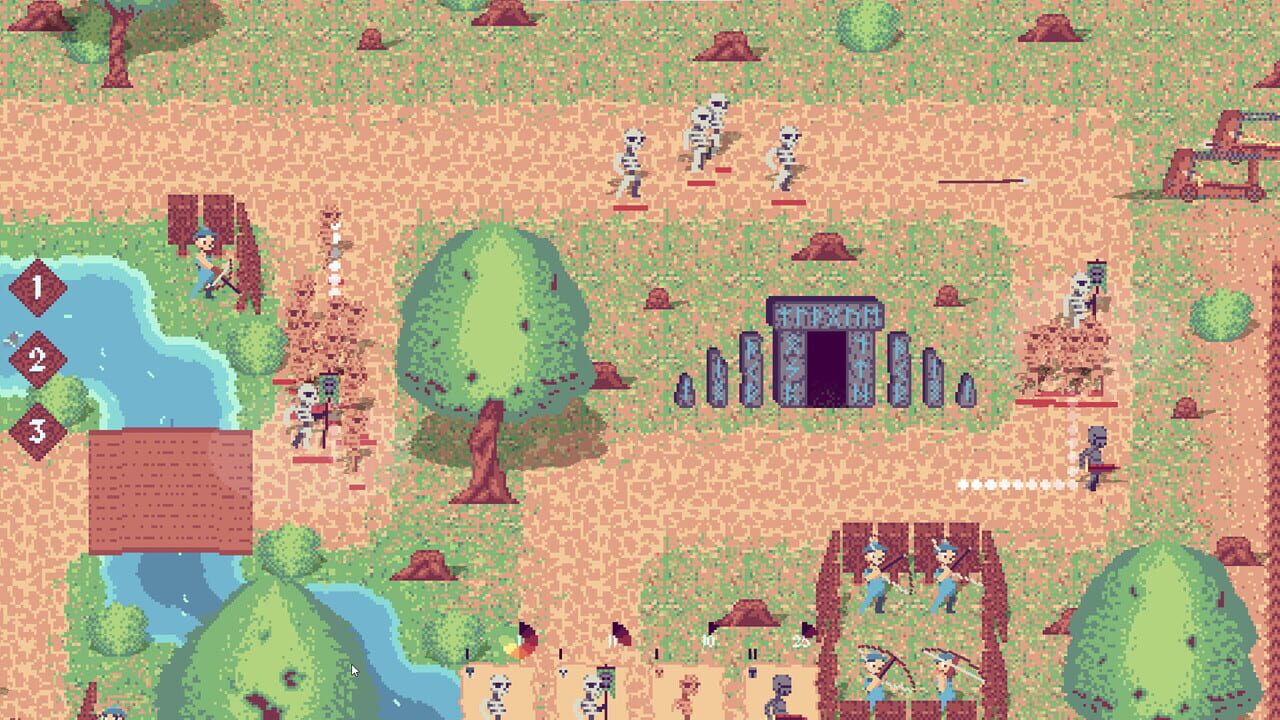
Task: Click the small skull marker above the ghoul card
Action: pyautogui.click(x=657, y=672)
